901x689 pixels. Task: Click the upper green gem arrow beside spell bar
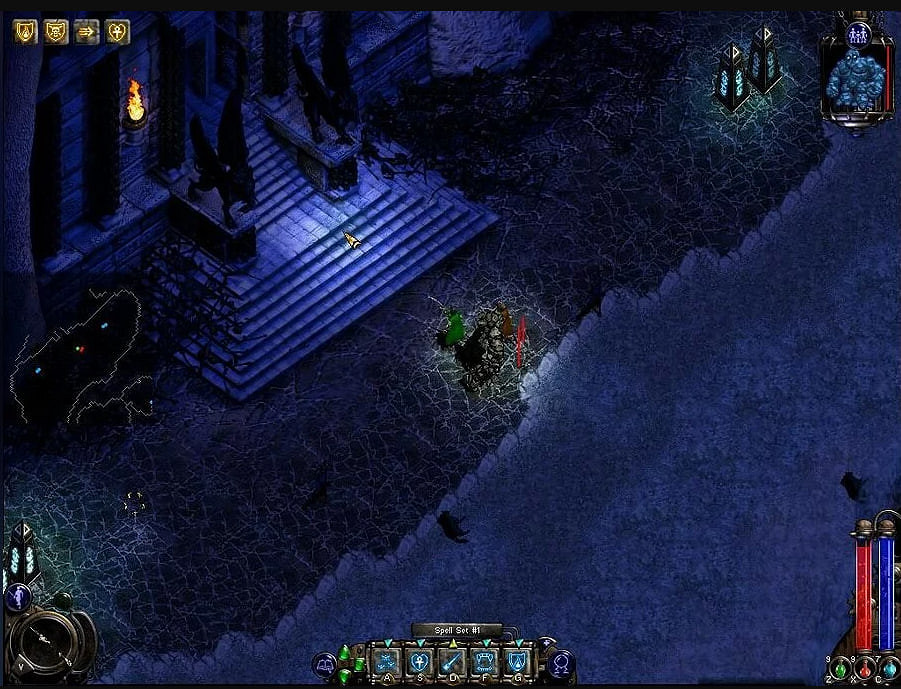point(346,654)
